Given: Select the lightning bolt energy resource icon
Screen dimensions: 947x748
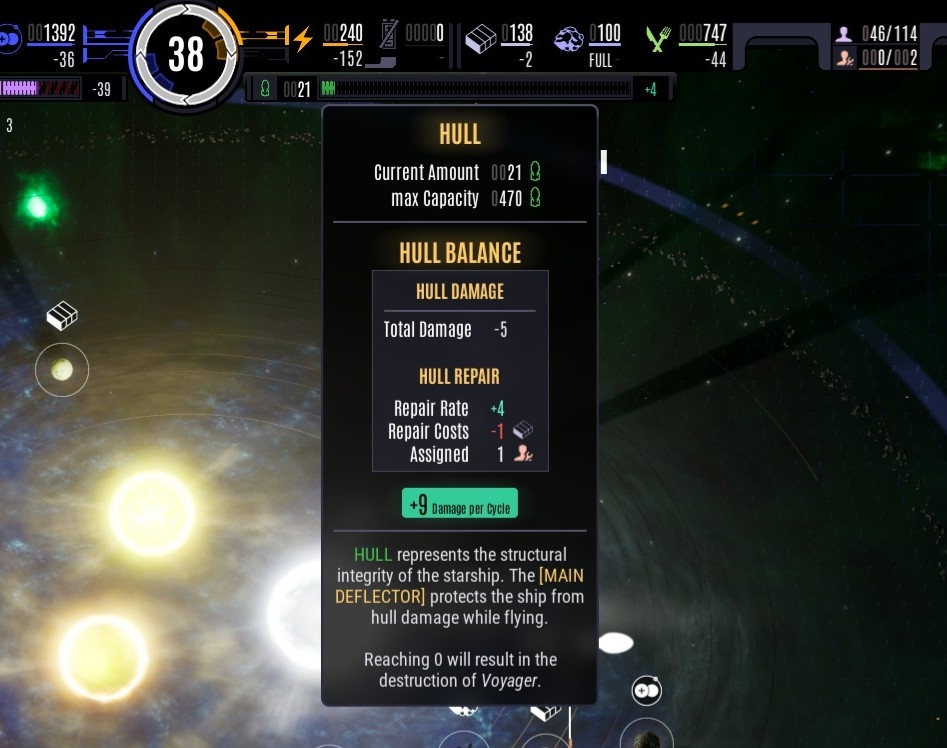Looking at the screenshot, I should pyautogui.click(x=303, y=39).
